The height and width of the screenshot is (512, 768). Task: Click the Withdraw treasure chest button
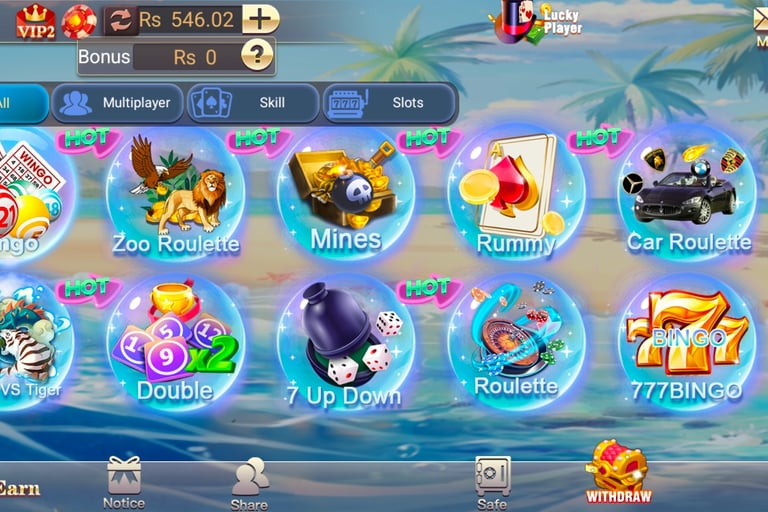[617, 470]
